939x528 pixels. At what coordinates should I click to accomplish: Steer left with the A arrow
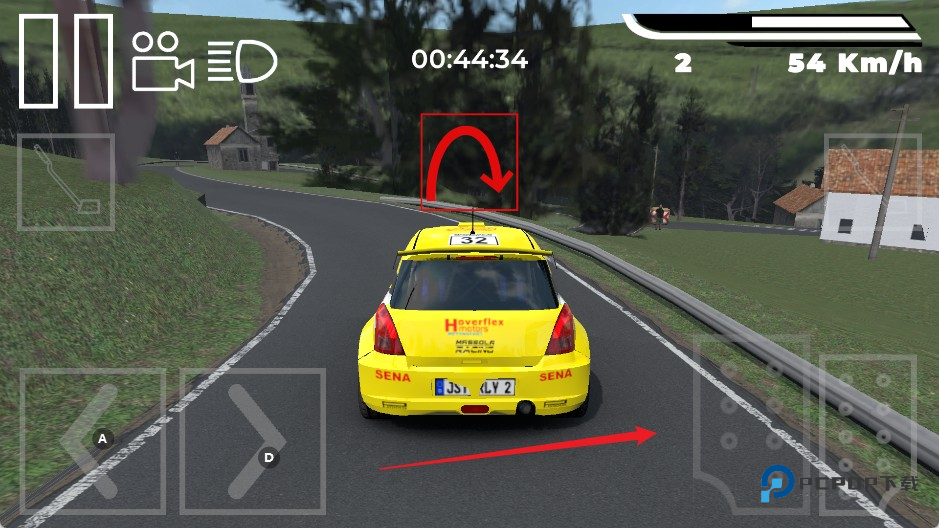click(x=92, y=442)
